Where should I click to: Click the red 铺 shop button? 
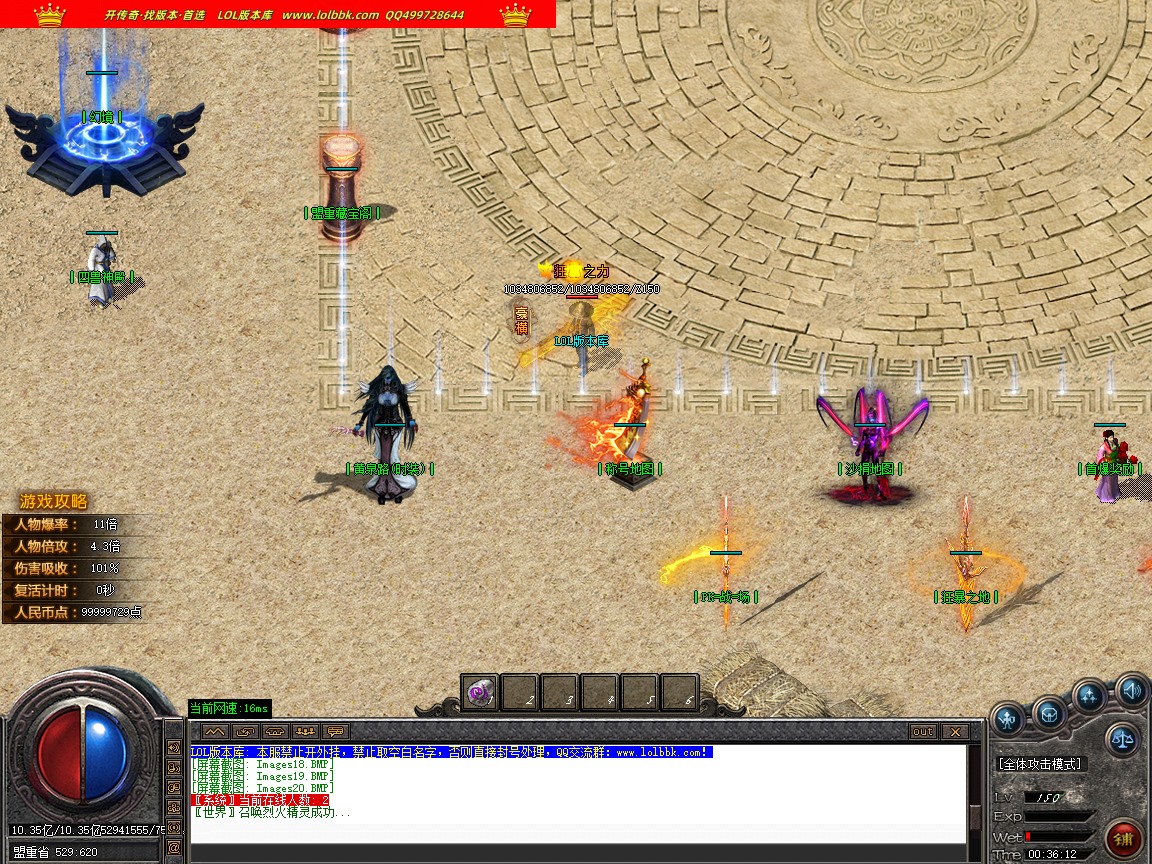(x=1124, y=837)
